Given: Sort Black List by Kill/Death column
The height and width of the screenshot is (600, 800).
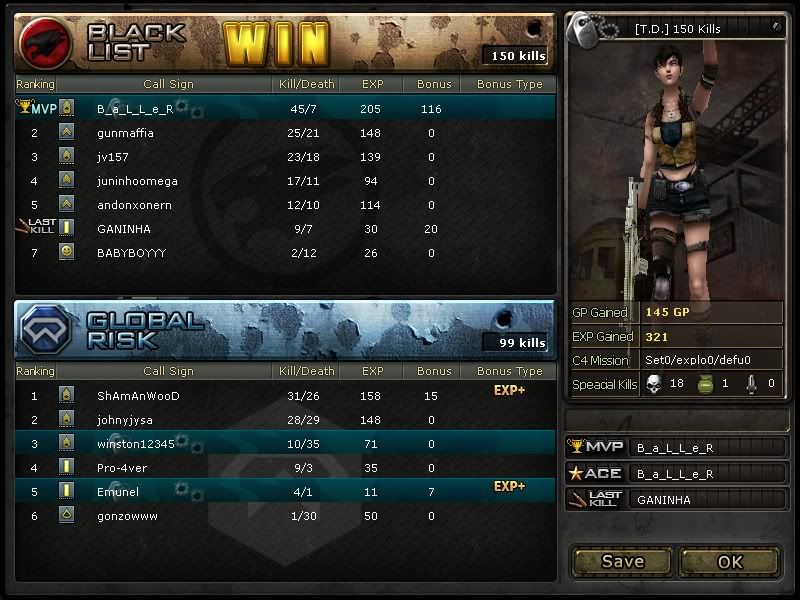Looking at the screenshot, I should pos(305,85).
